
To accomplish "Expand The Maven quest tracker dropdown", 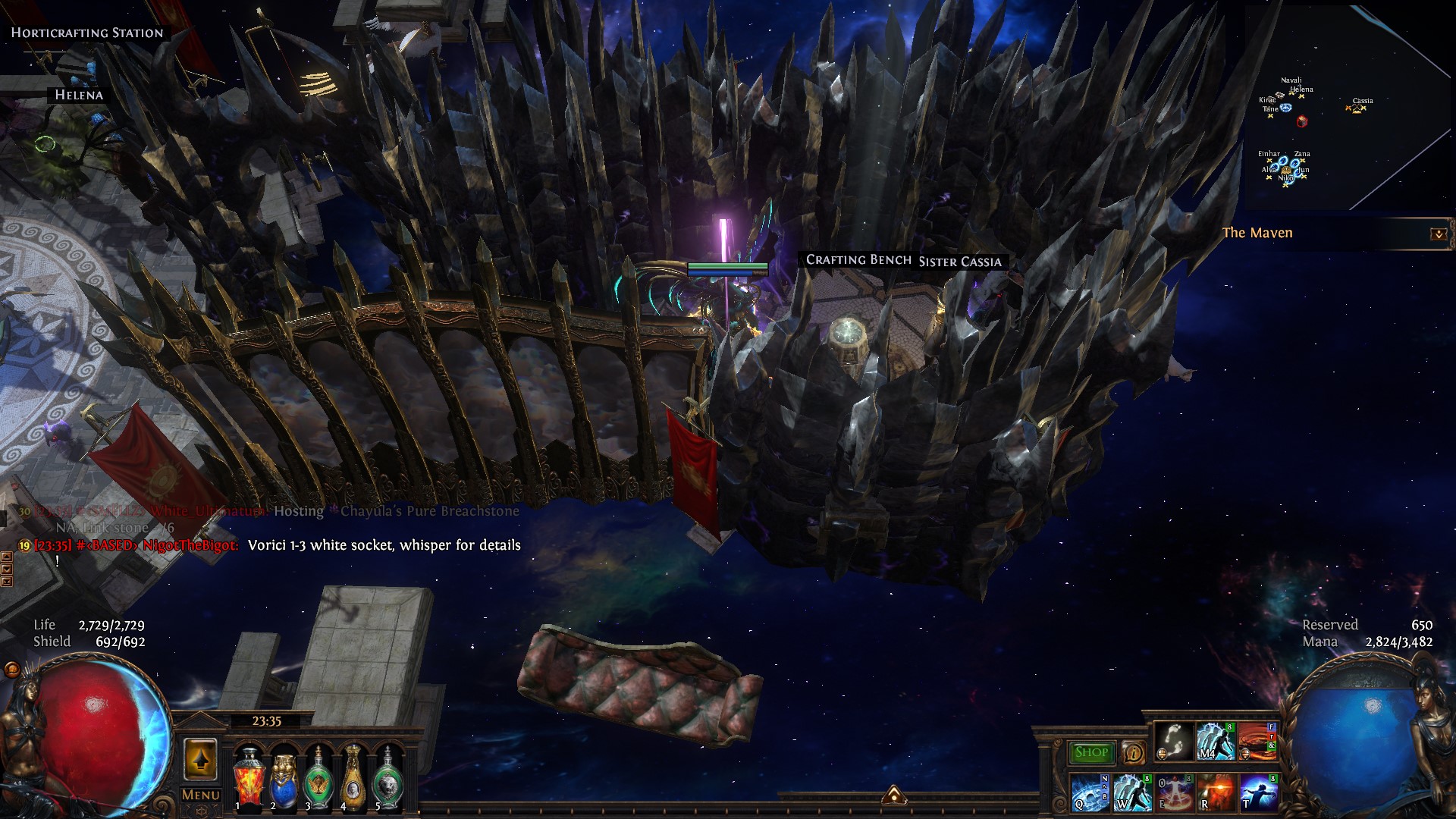I will point(1438,234).
